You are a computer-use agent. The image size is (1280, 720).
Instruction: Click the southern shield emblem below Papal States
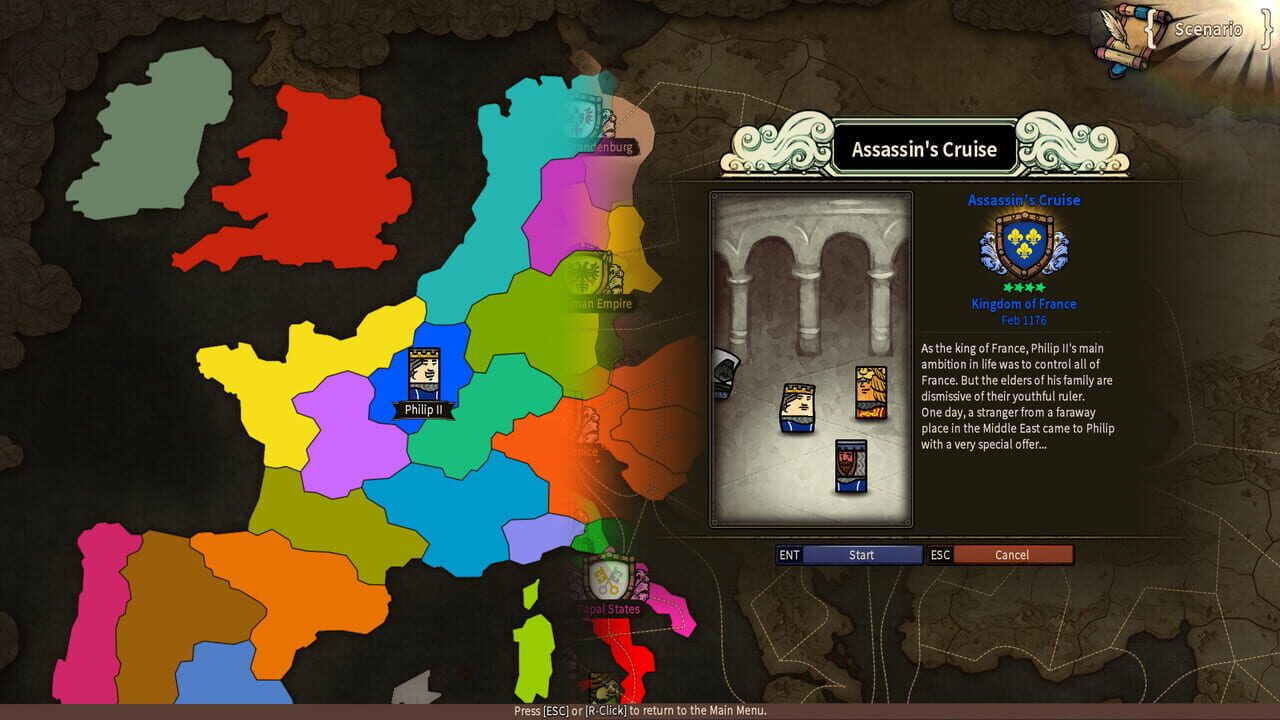point(604,685)
